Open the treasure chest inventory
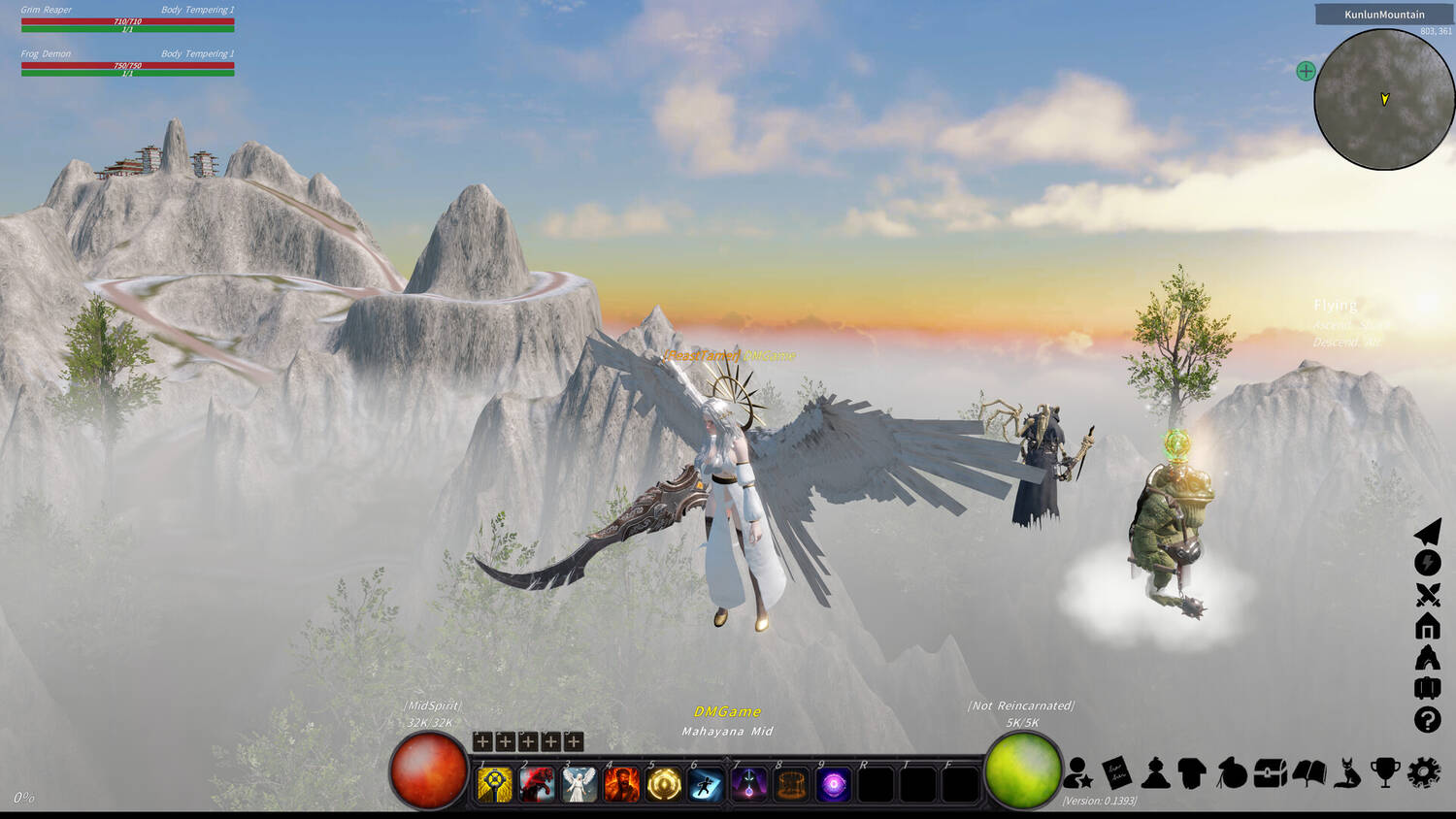Image resolution: width=1456 pixels, height=819 pixels. [x=1270, y=773]
